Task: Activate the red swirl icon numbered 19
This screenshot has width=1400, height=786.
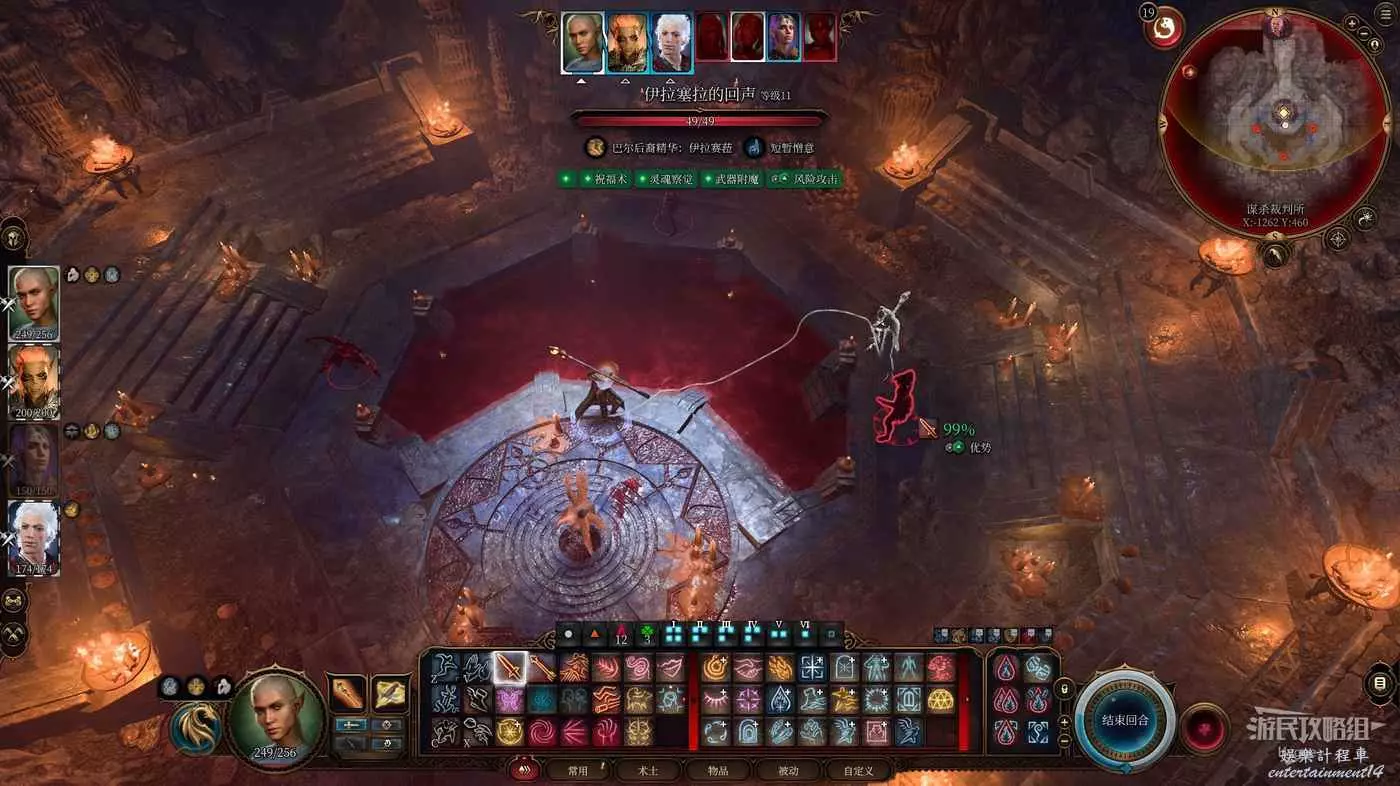Action: click(x=1164, y=28)
